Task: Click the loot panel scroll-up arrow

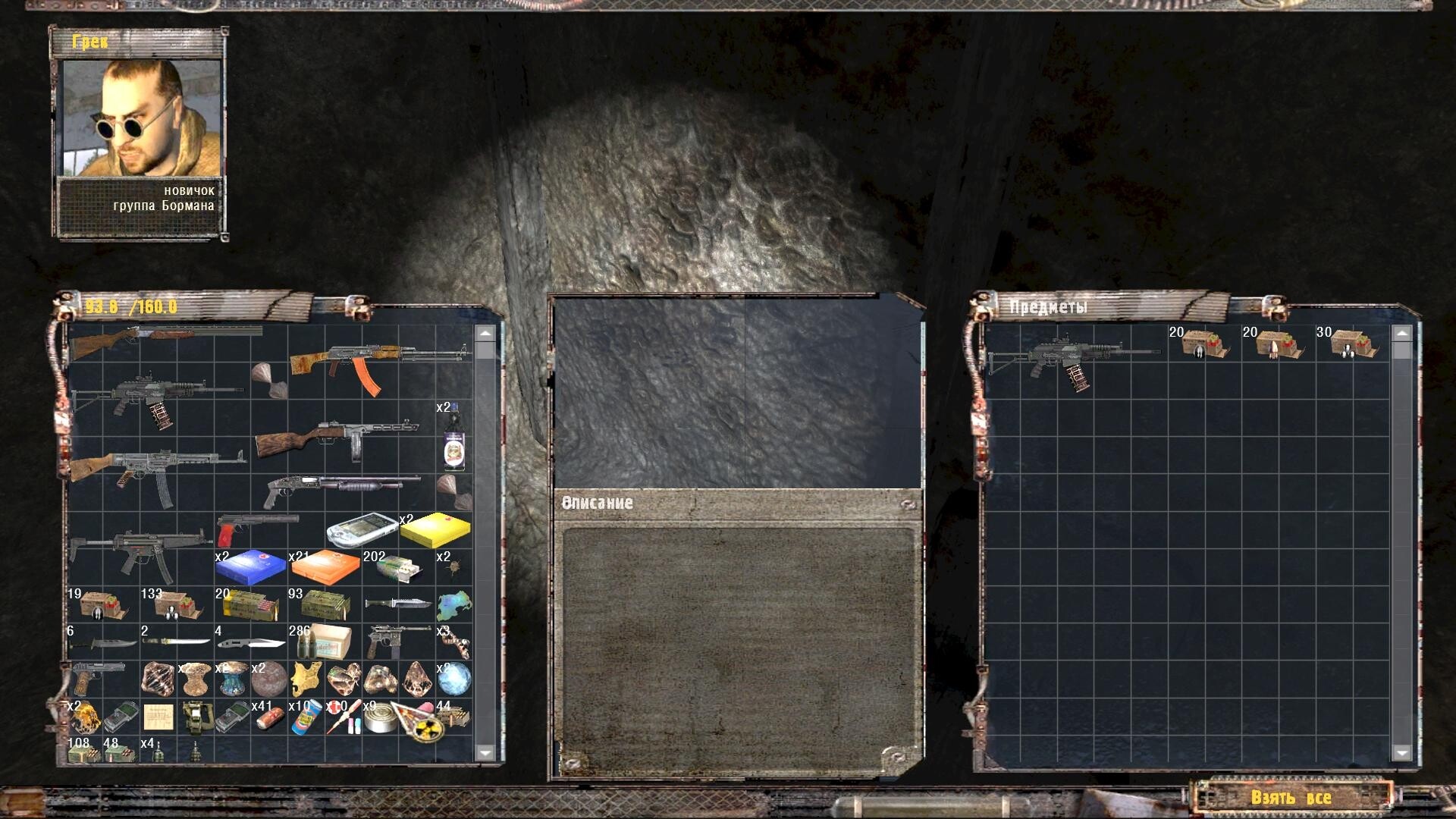Action: point(1401,334)
